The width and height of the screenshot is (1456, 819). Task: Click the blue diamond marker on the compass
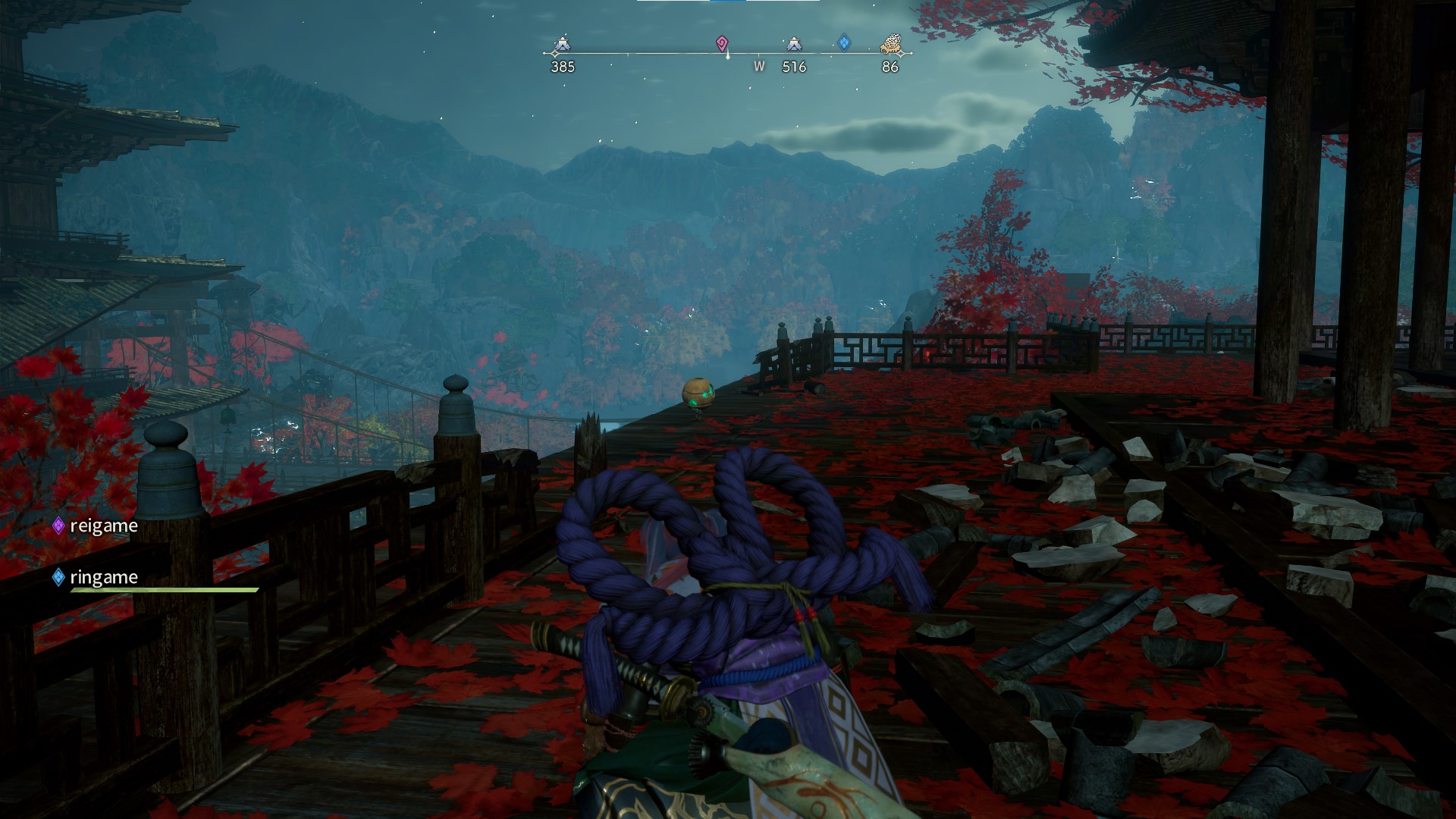[x=844, y=42]
